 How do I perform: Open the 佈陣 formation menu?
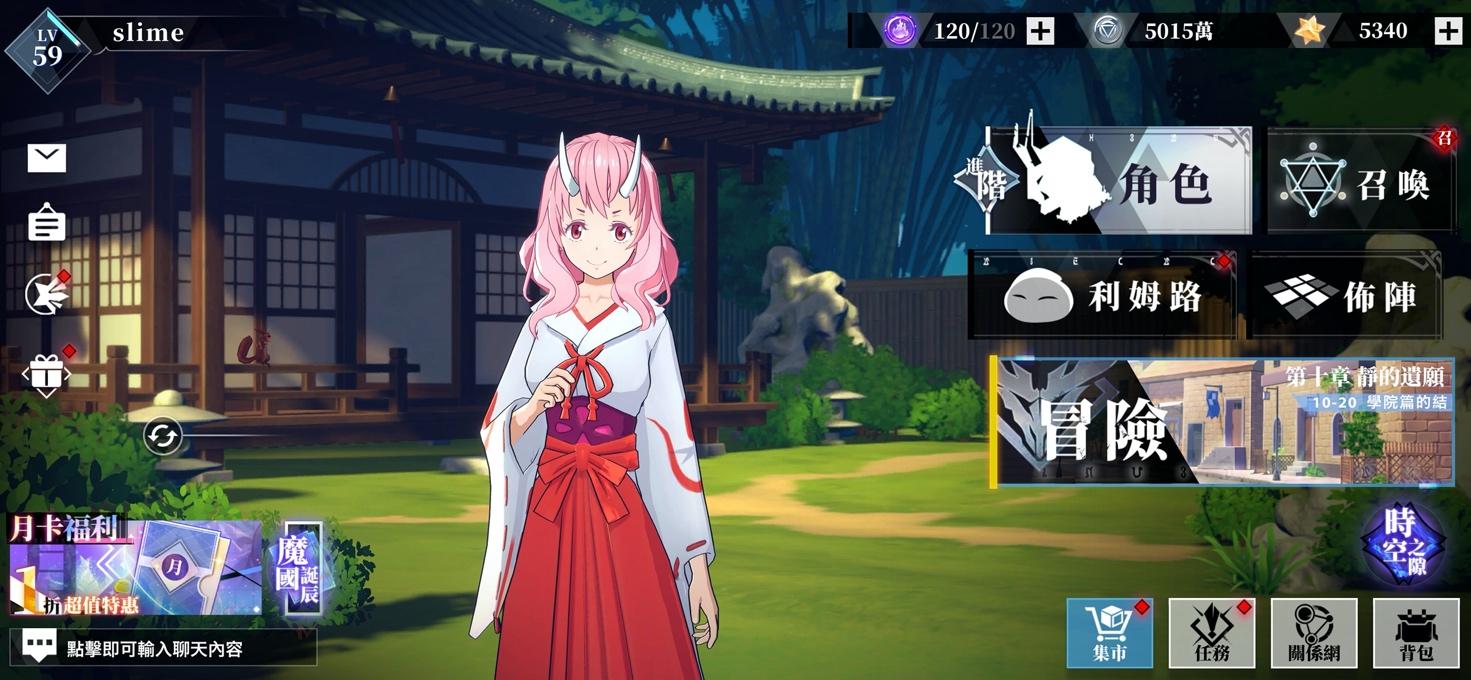pos(1345,295)
